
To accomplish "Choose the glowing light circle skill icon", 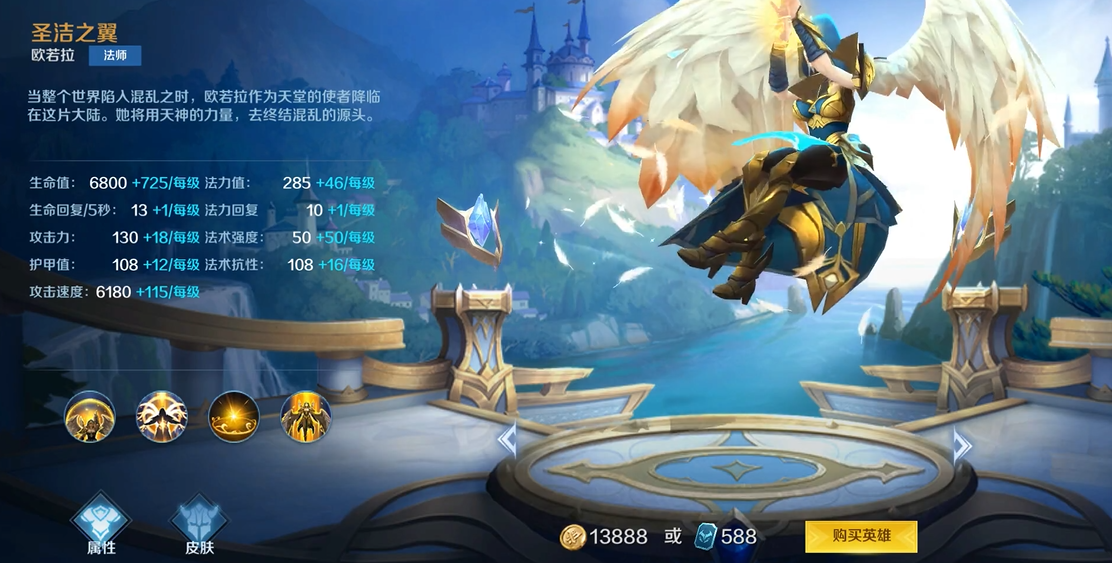I will pyautogui.click(x=234, y=416).
